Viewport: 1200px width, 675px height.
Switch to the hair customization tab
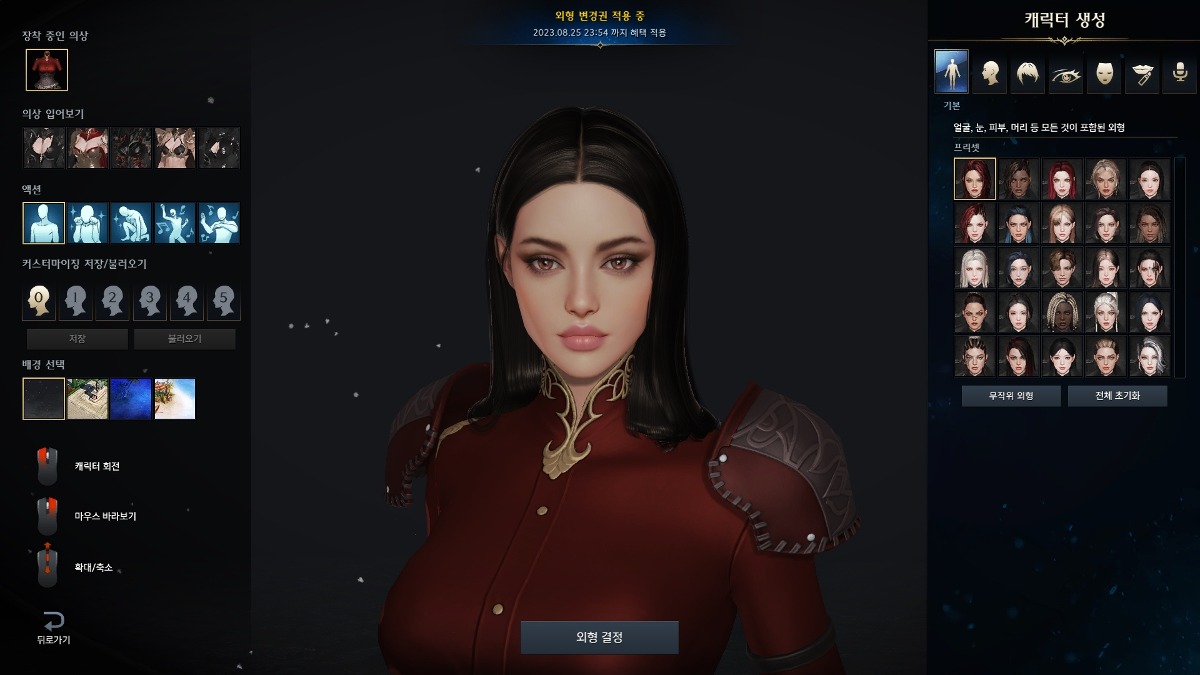[1027, 73]
